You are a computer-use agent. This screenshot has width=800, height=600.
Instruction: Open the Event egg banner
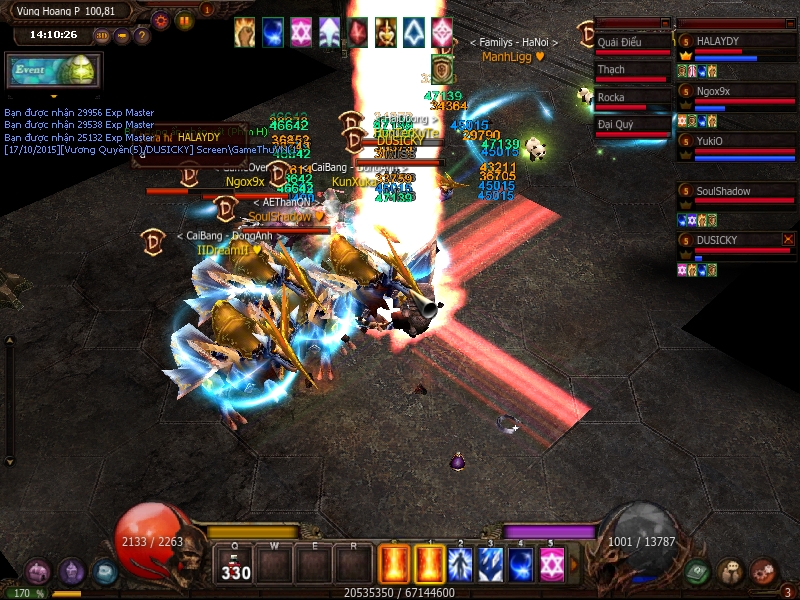click(x=50, y=72)
